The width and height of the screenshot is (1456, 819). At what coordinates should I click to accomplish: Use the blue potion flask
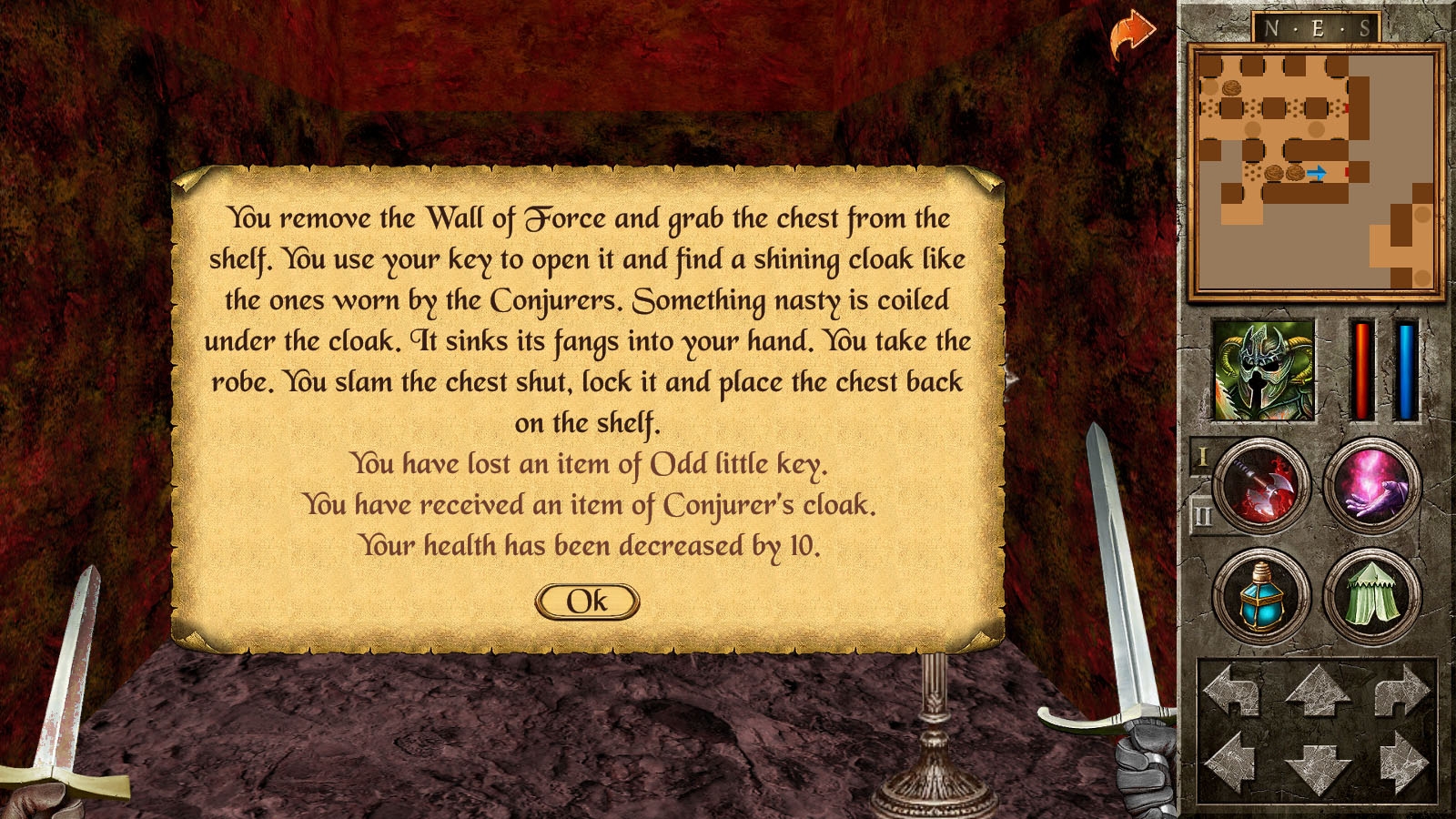1262,596
